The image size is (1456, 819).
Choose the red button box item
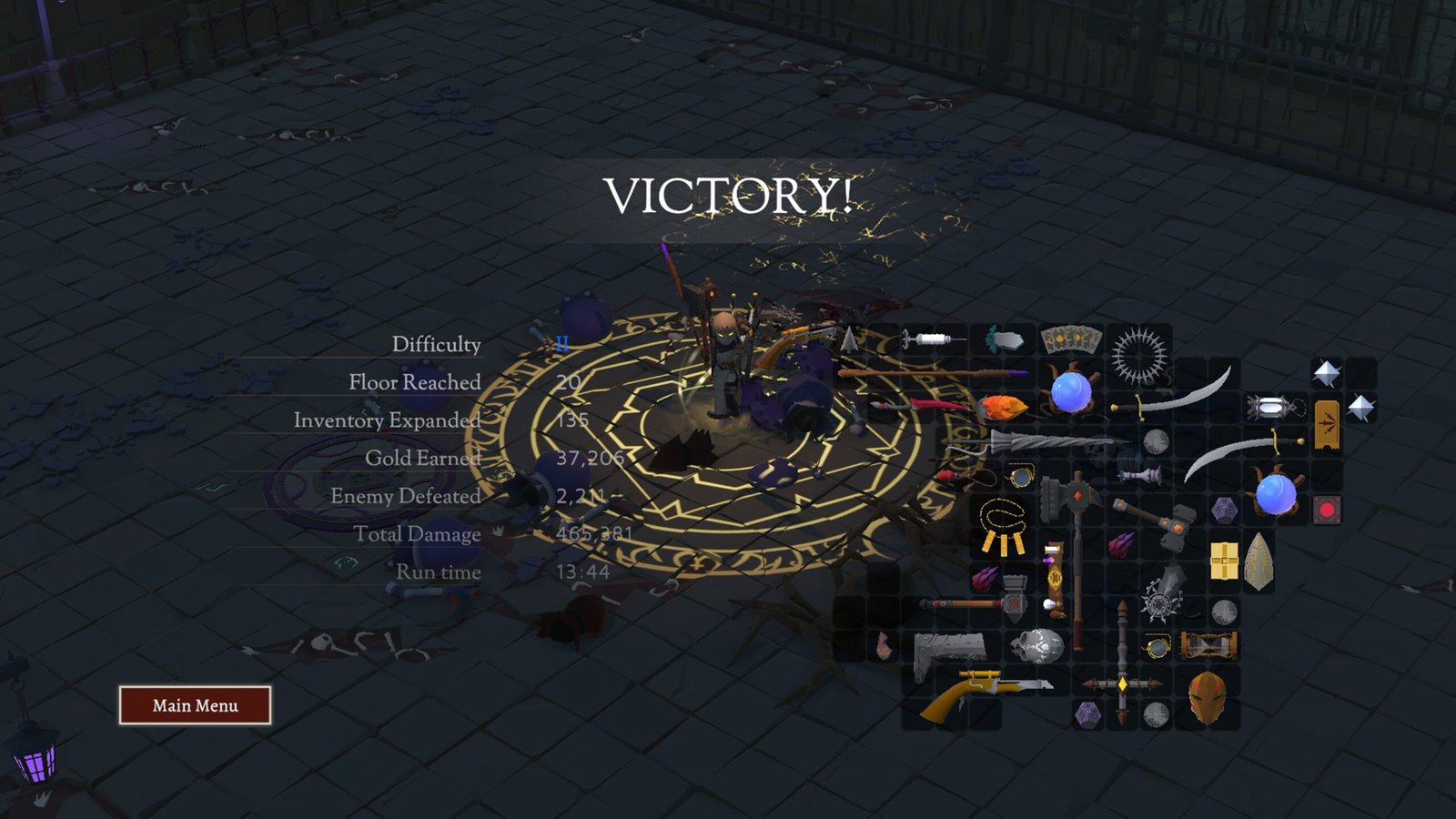click(1326, 510)
